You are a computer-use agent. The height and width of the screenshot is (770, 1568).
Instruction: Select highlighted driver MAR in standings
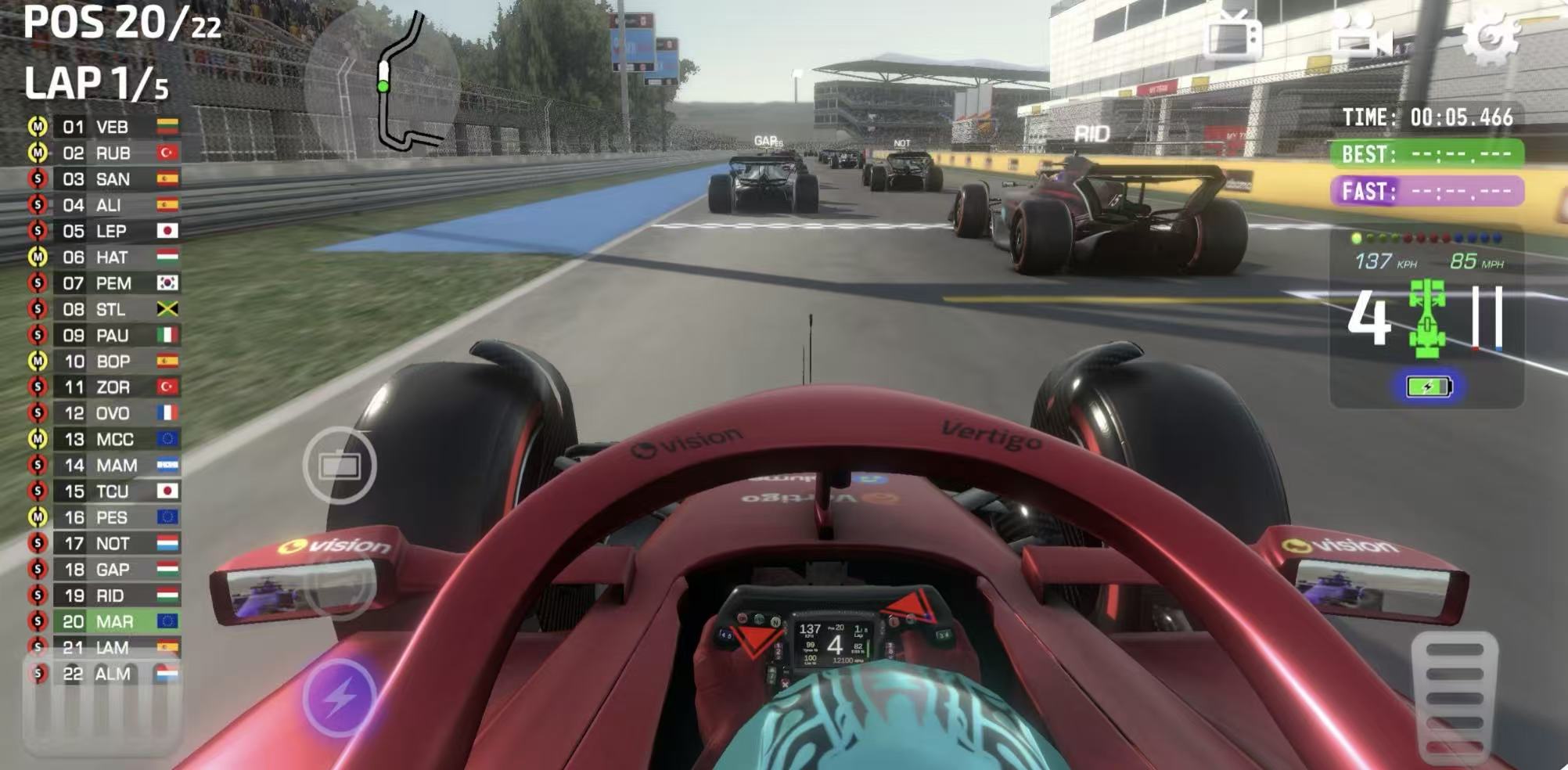point(114,621)
